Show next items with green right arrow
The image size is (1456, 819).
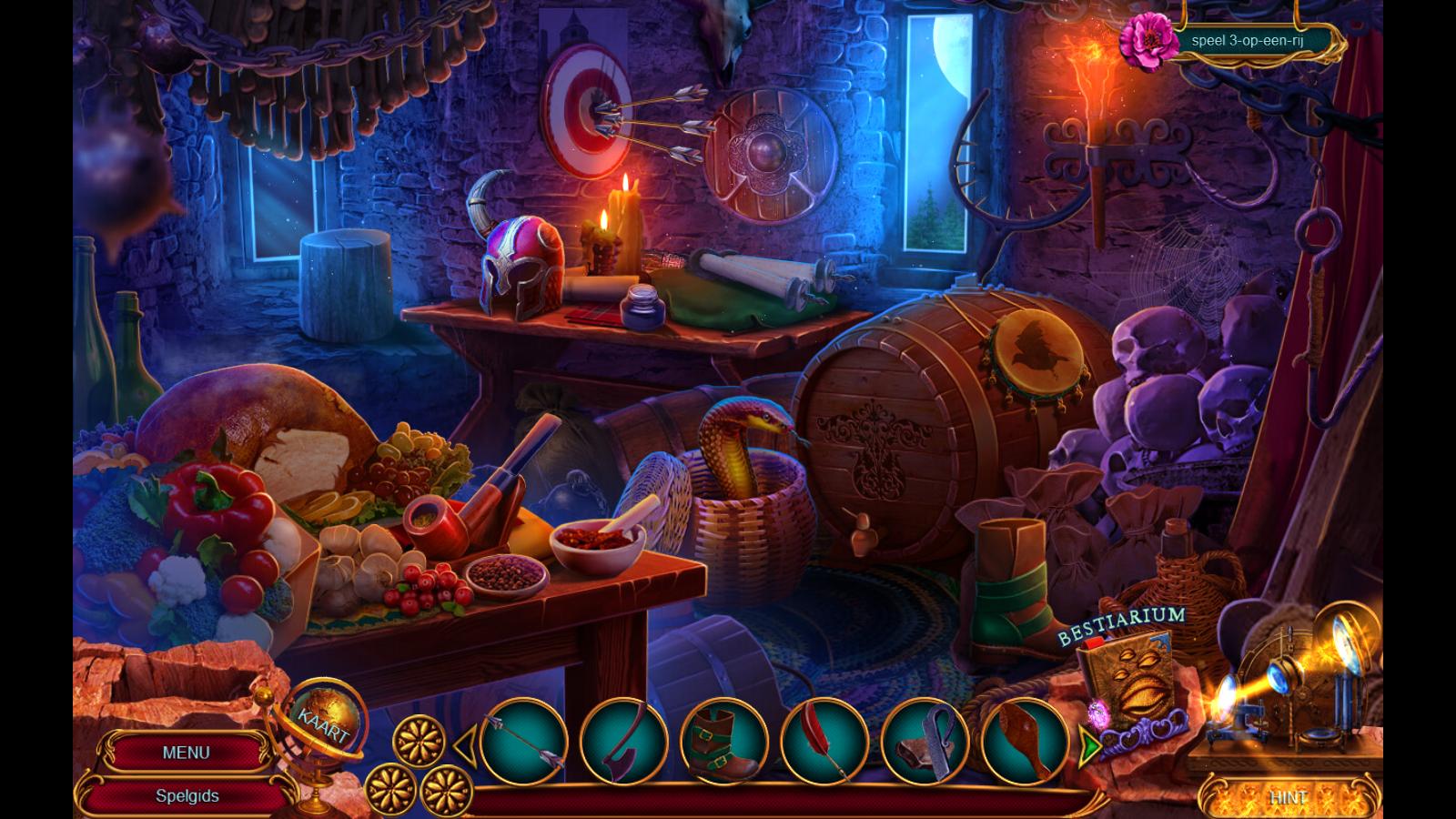point(1089,746)
